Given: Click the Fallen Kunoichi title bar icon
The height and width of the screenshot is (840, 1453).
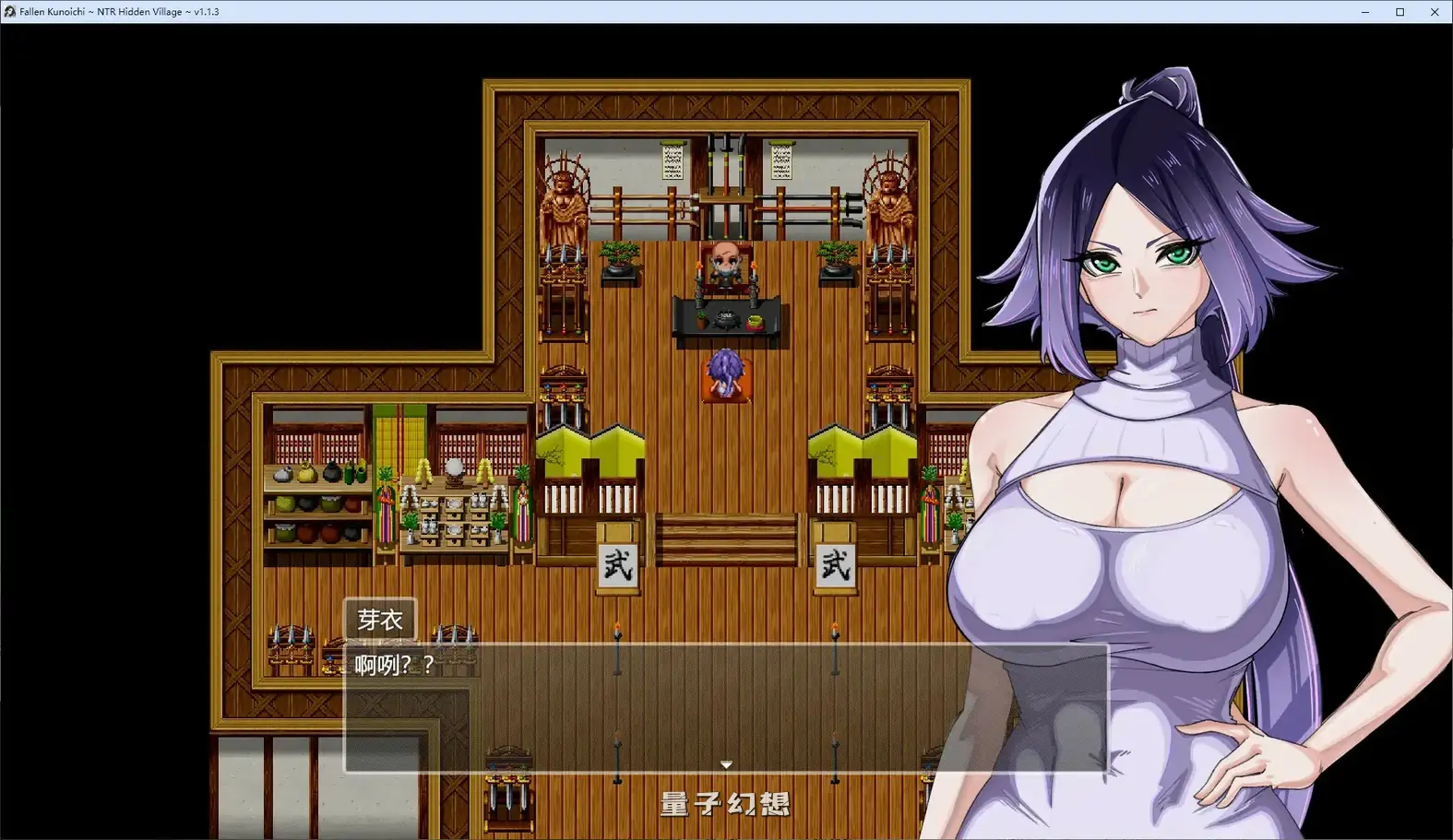Looking at the screenshot, I should [9, 12].
